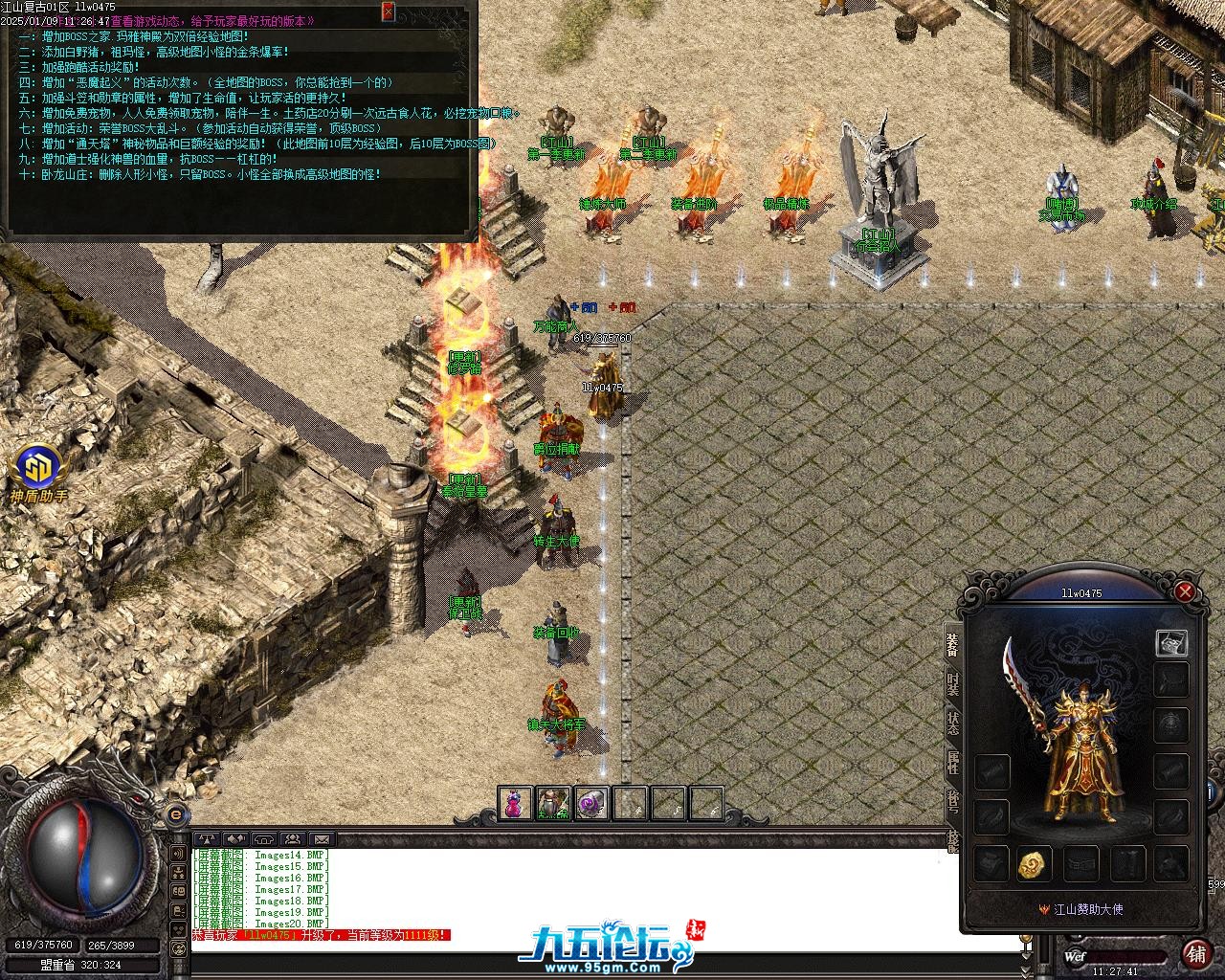Close the llw0475 character equipment window
The height and width of the screenshot is (980, 1225).
[x=1185, y=592]
